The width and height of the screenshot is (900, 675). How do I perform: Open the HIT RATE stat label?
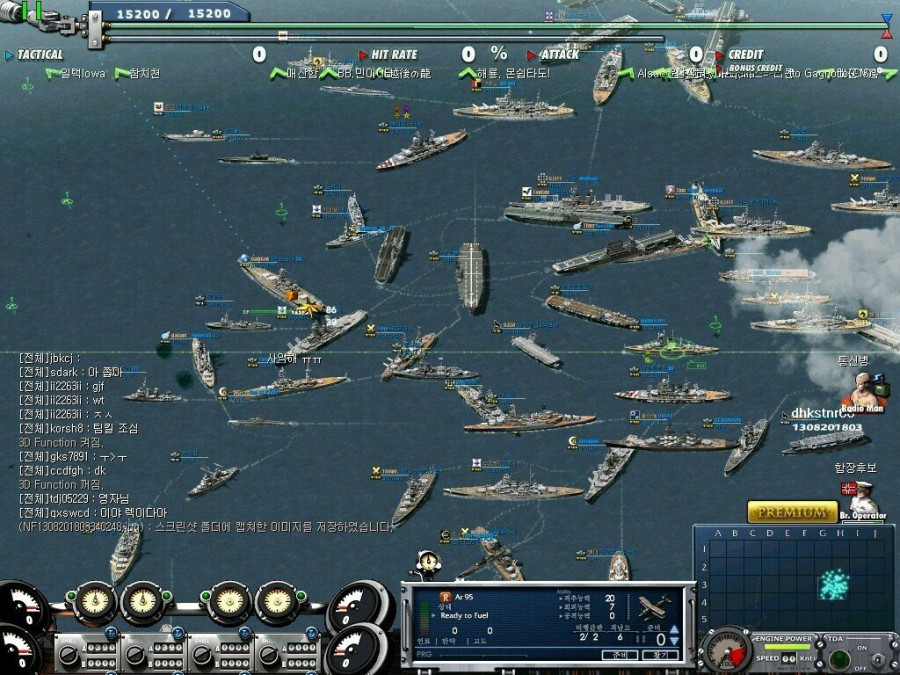(x=393, y=55)
